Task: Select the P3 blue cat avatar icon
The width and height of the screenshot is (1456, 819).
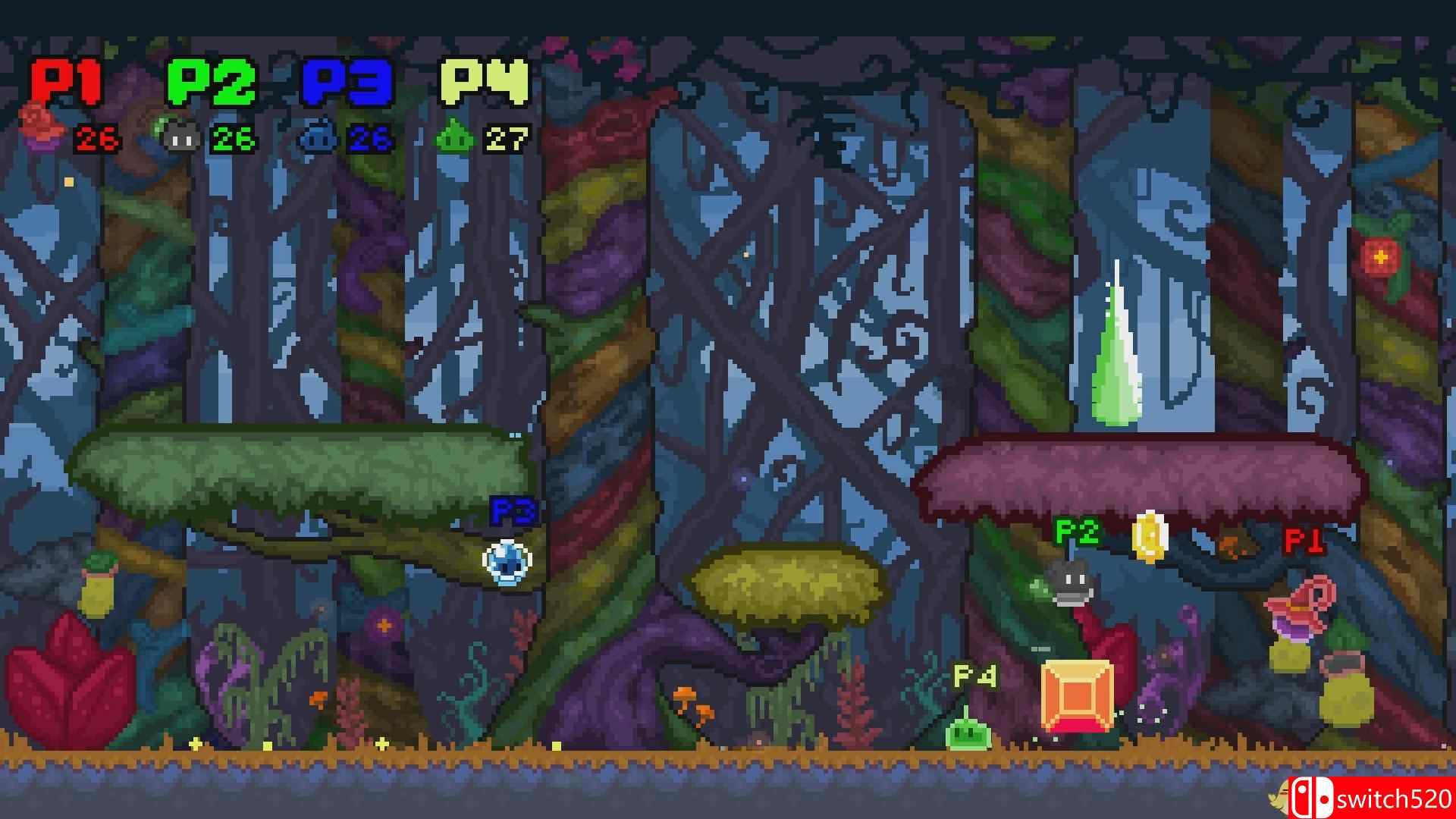Action: (x=318, y=137)
